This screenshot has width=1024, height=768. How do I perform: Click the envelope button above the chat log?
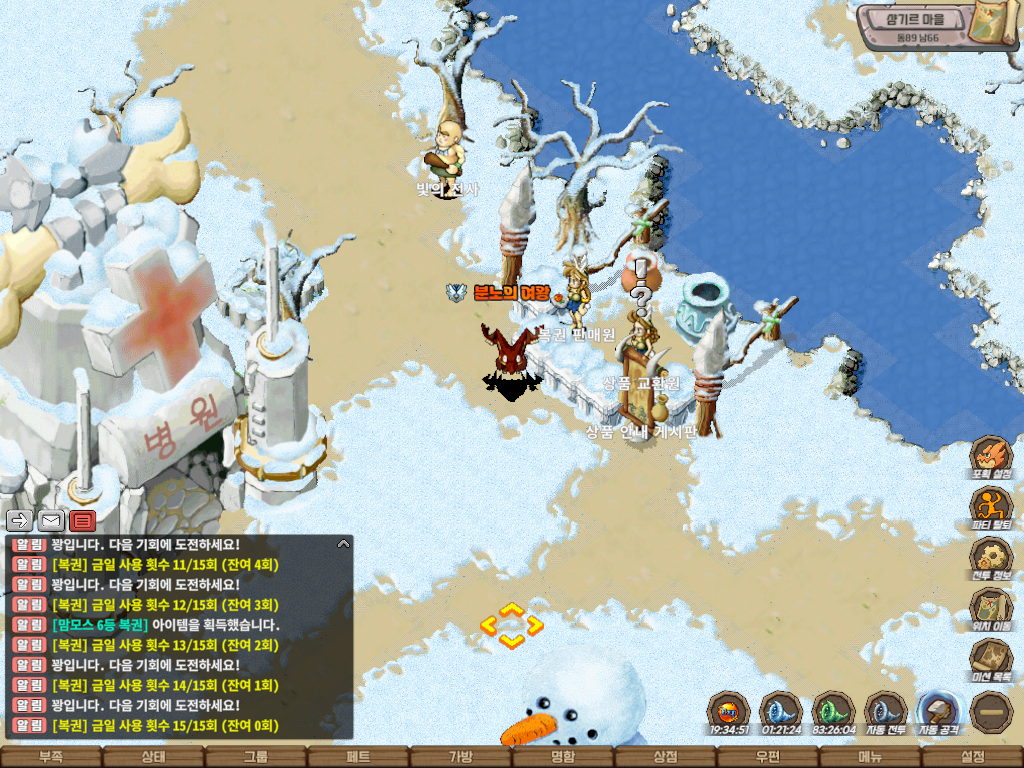51,520
